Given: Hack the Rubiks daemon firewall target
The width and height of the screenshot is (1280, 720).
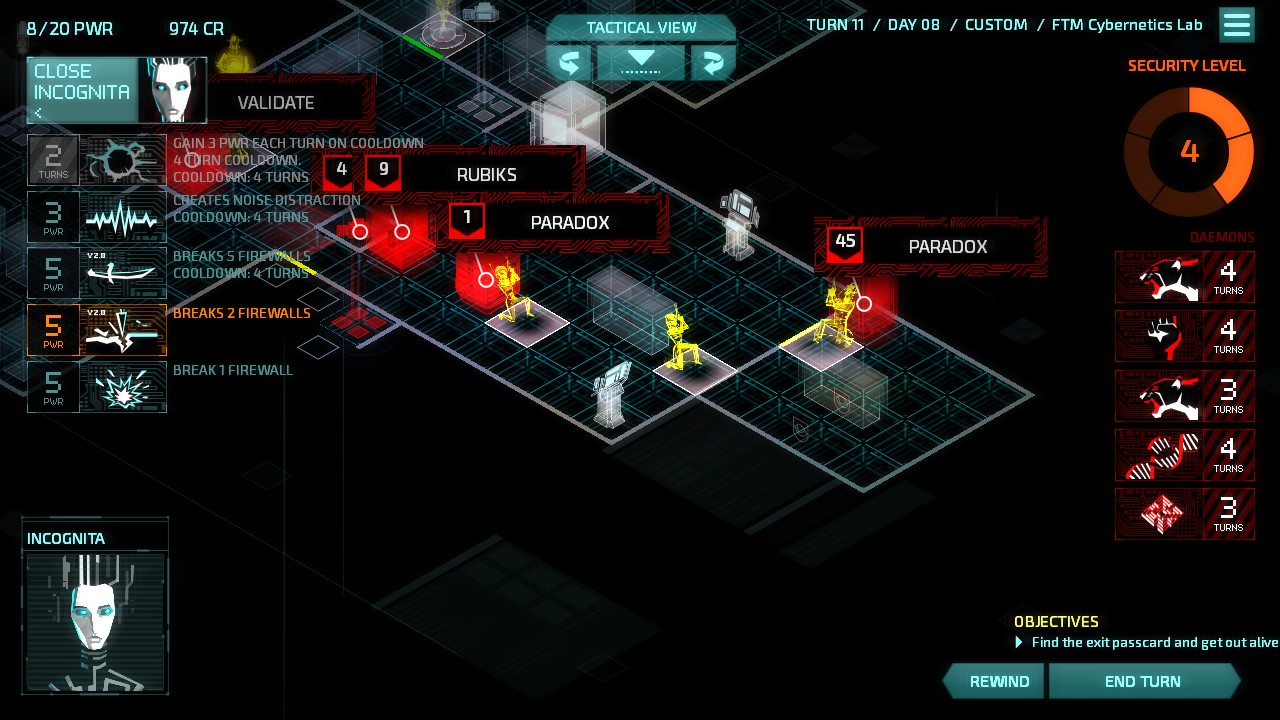Looking at the screenshot, I should 486,175.
